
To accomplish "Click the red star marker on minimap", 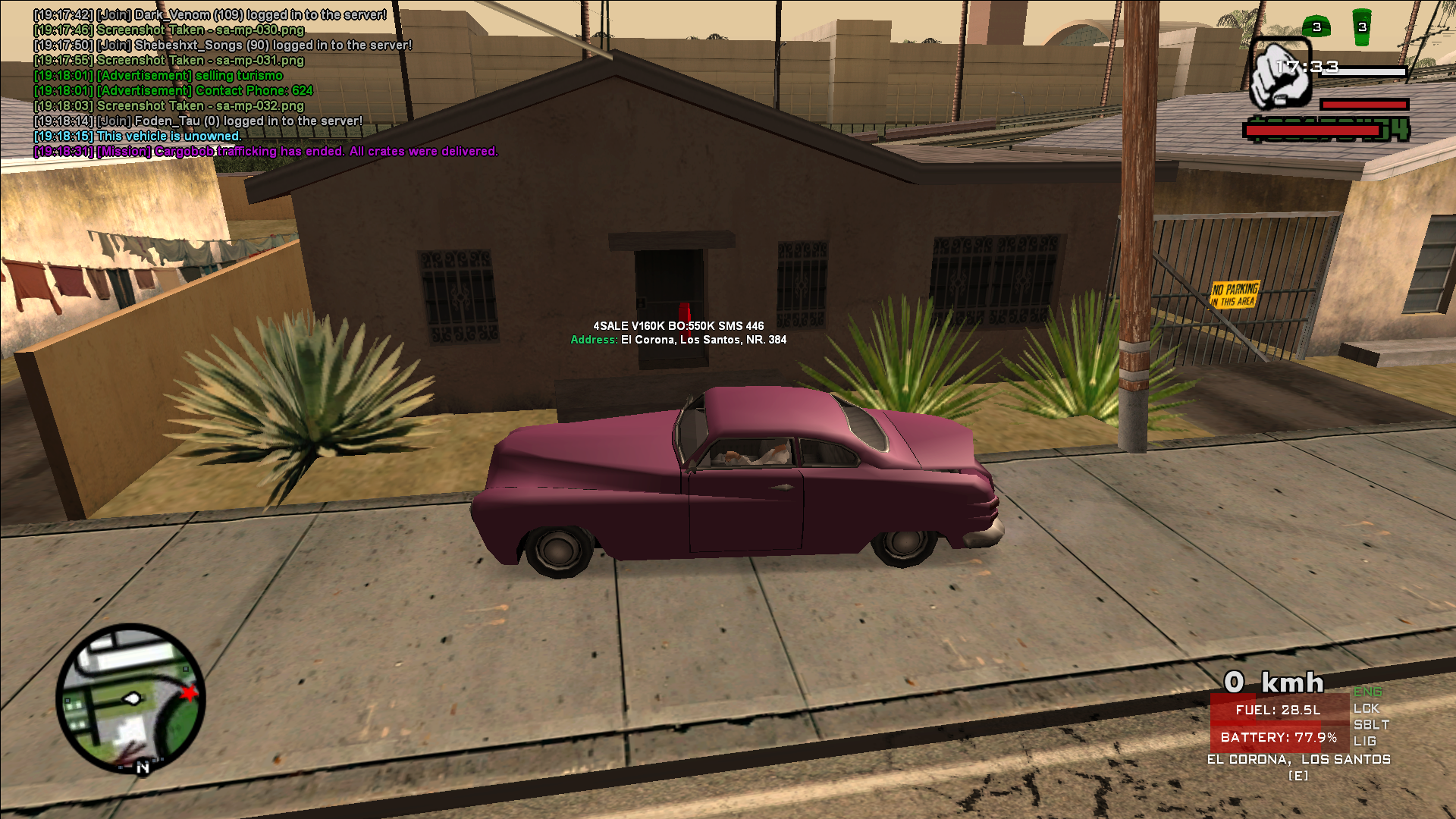I will (189, 692).
